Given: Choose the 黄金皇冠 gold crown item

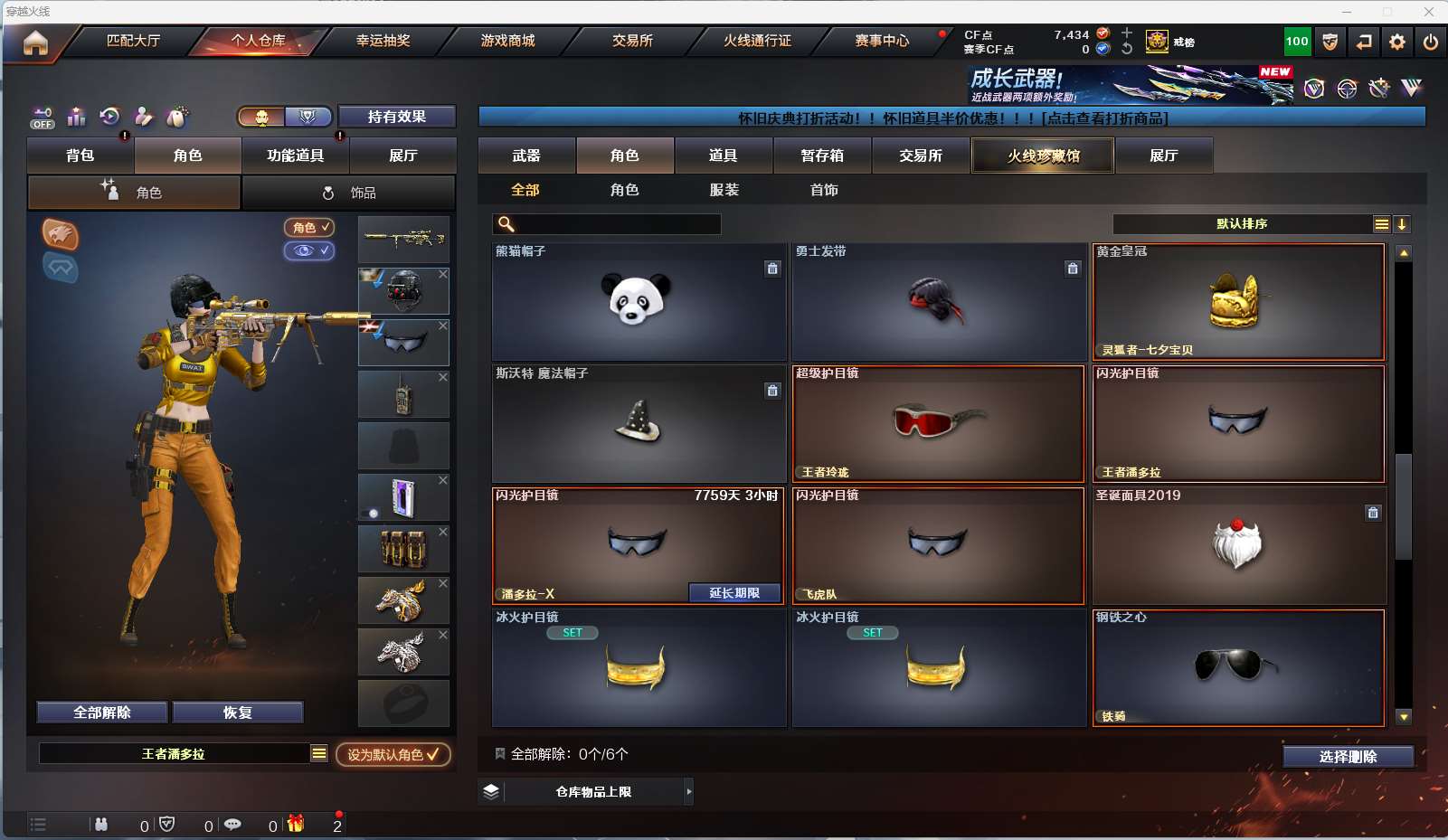Looking at the screenshot, I should click(x=1238, y=301).
